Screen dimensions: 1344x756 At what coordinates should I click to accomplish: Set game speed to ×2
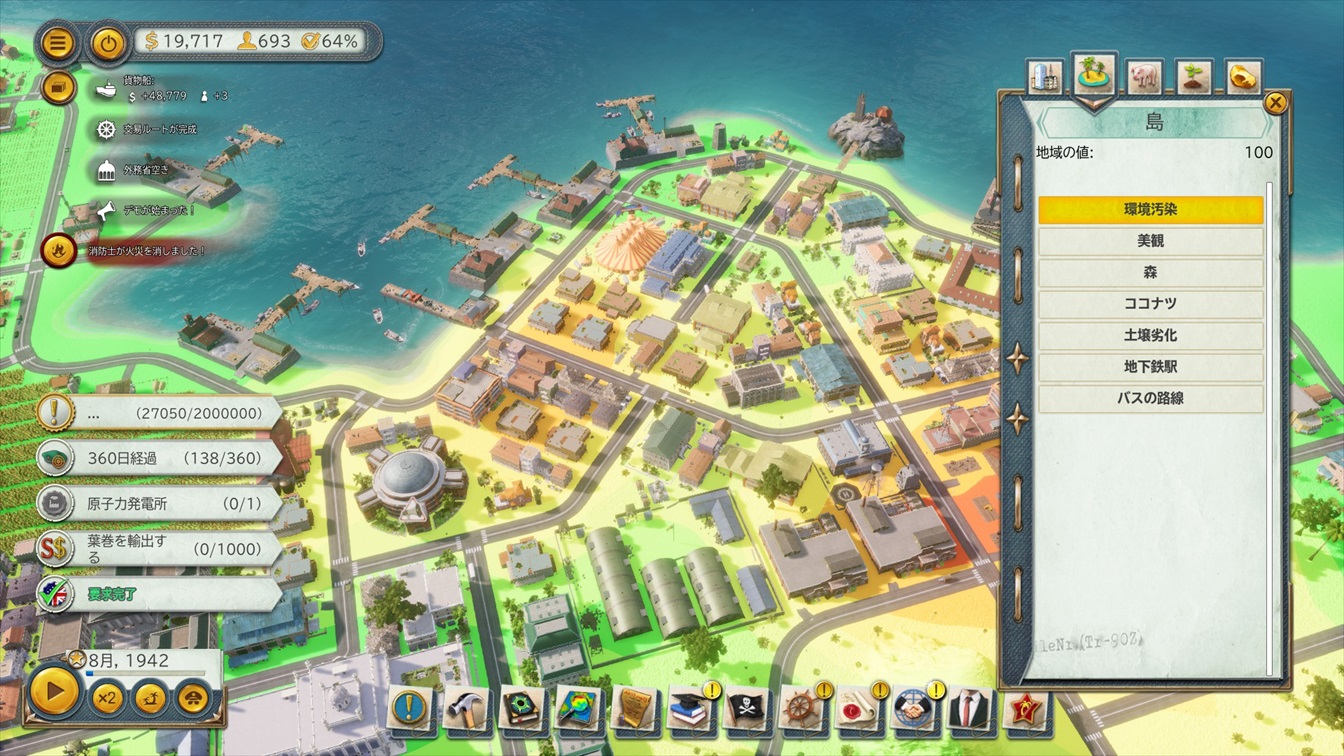pos(107,696)
